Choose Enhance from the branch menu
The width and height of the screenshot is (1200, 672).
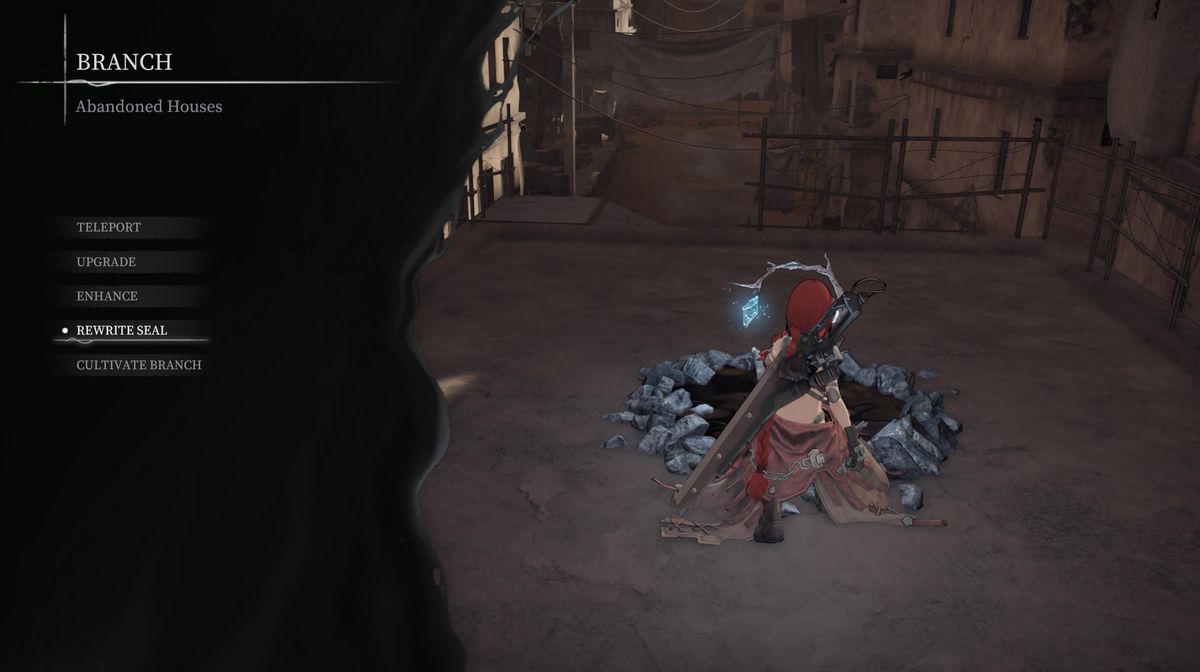107,297
